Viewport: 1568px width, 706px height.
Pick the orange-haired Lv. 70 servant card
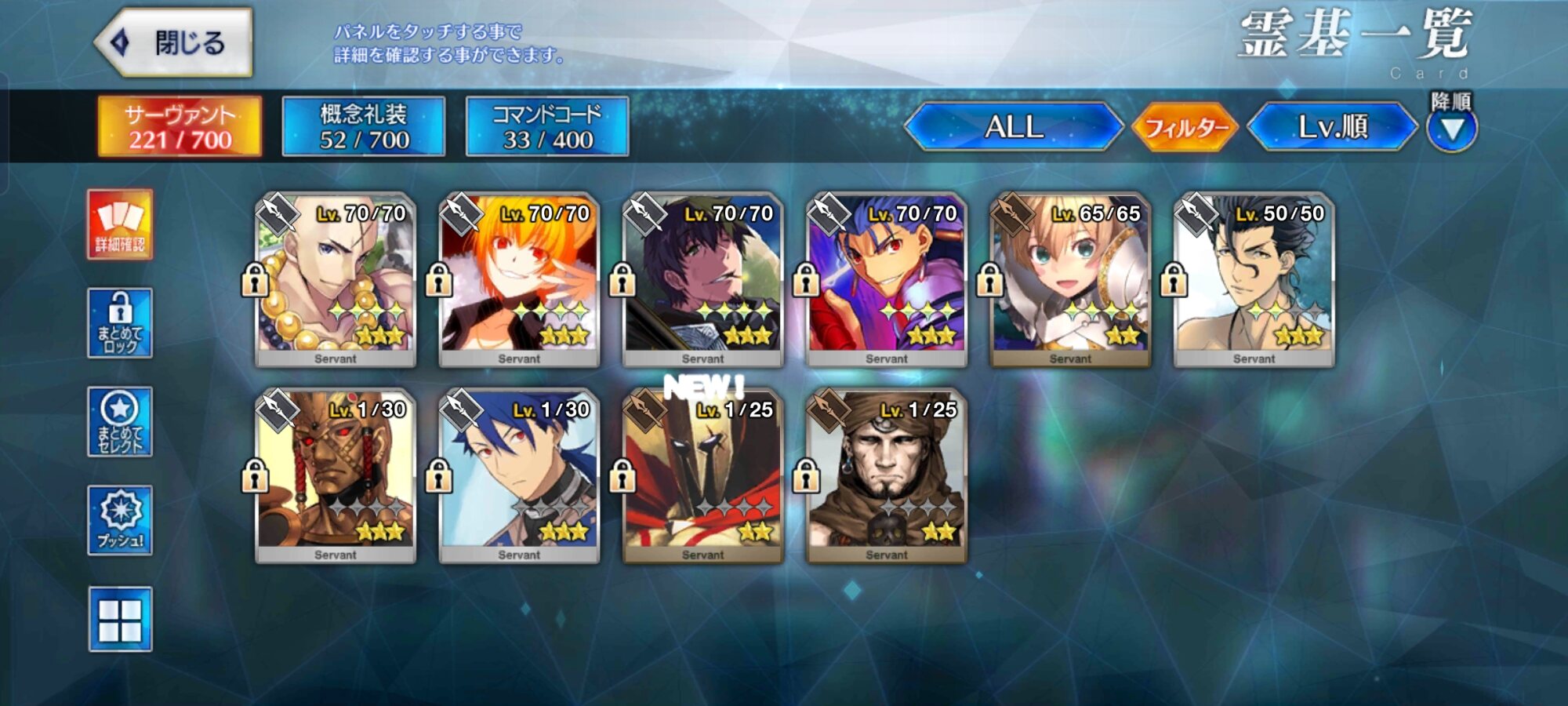[519, 279]
